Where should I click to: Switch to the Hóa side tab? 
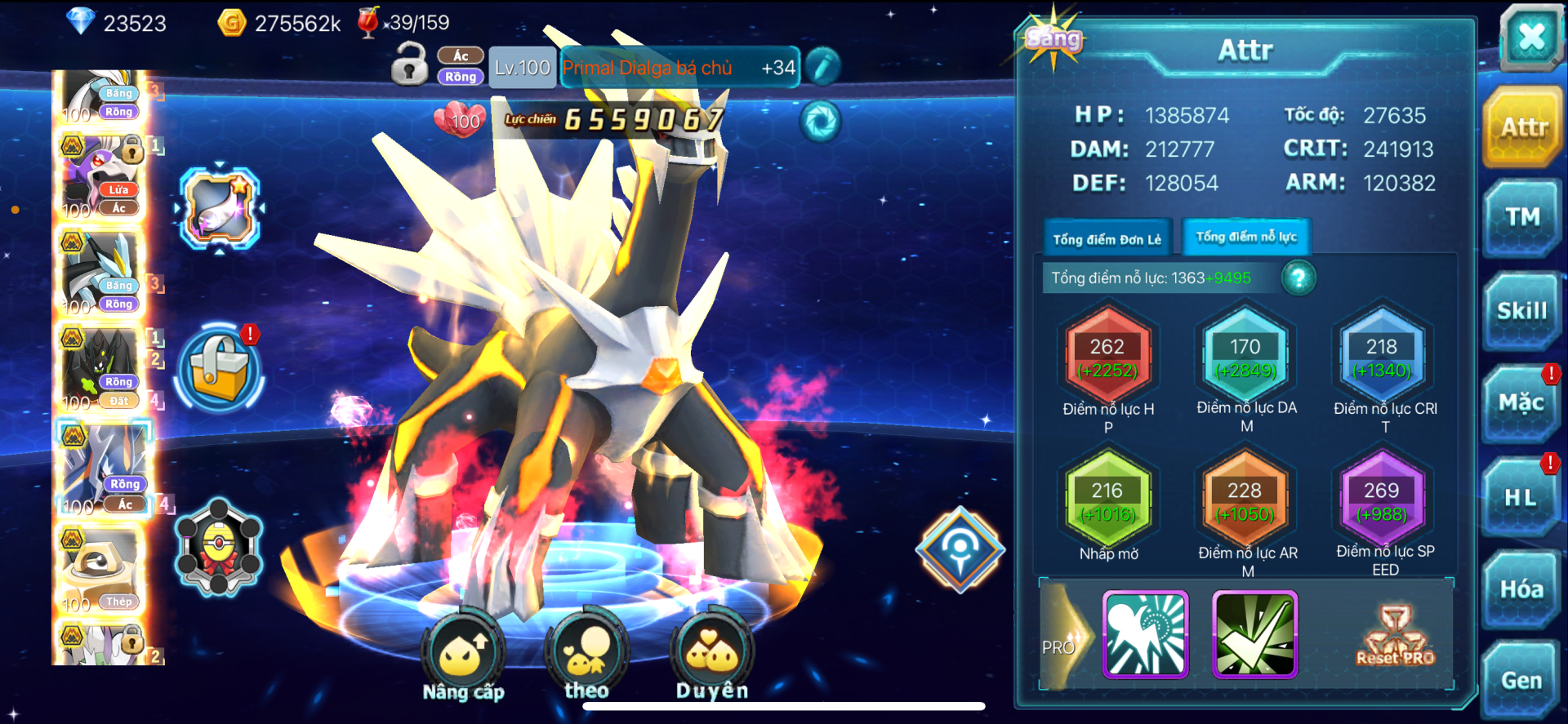[x=1521, y=589]
